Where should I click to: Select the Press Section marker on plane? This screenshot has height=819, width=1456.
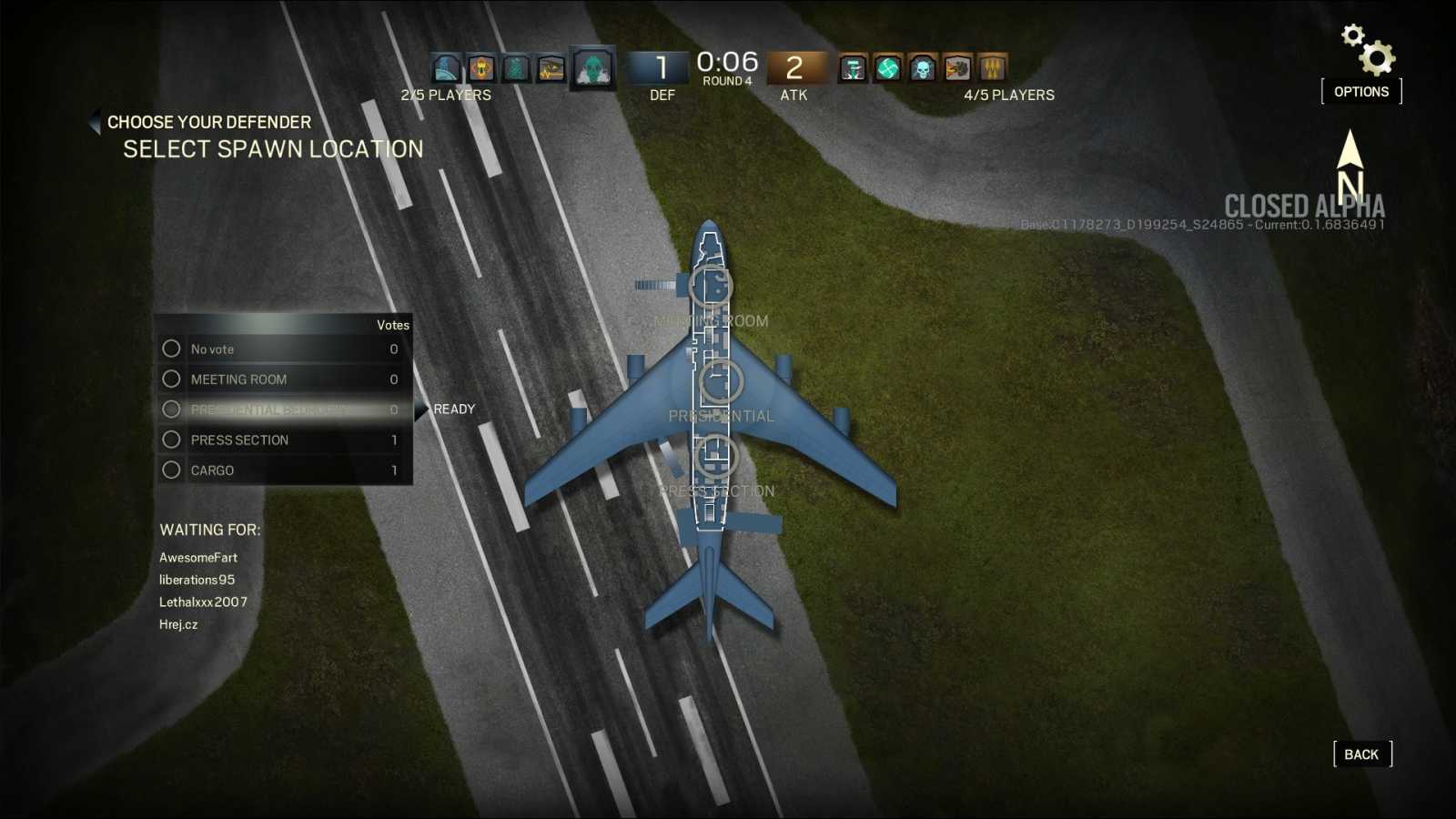click(715, 456)
